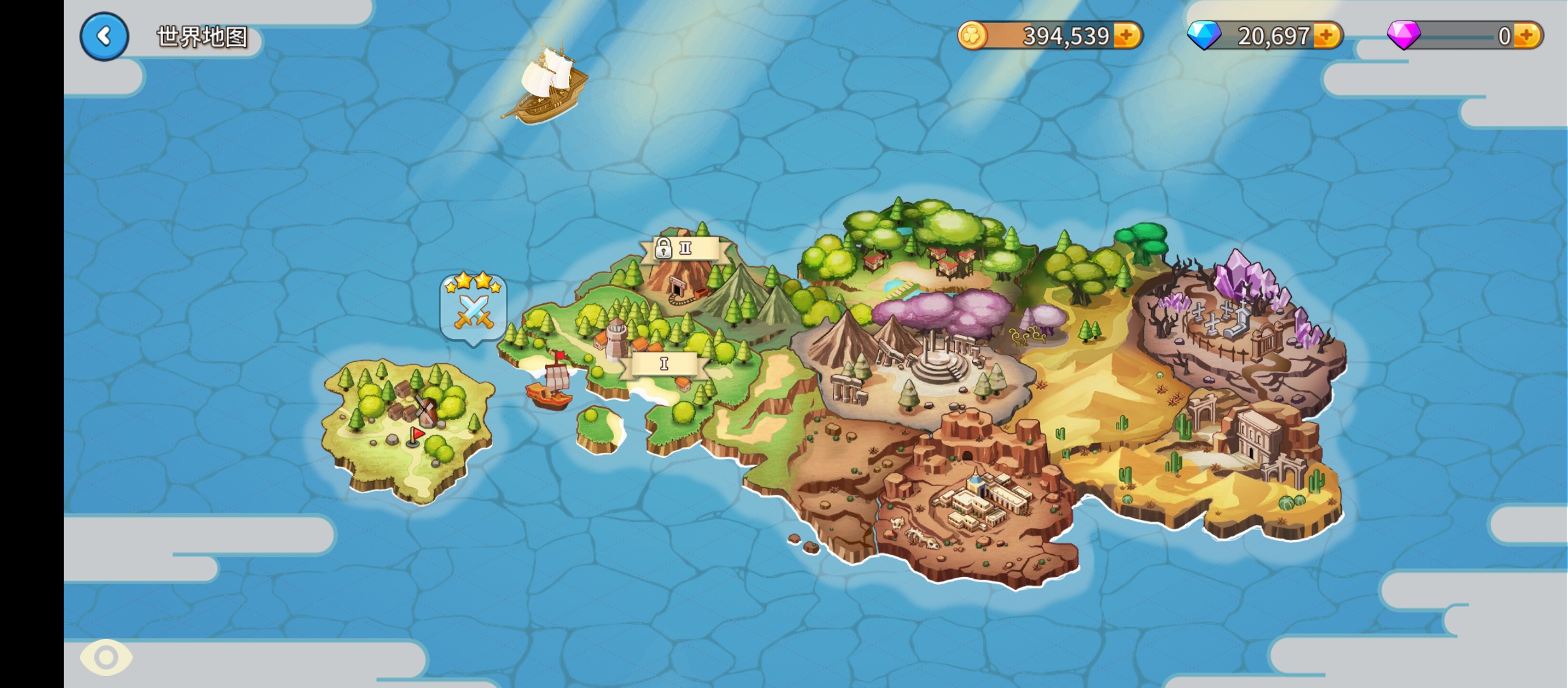Toggle the eye visibility icon
1568x688 pixels.
pos(106,657)
